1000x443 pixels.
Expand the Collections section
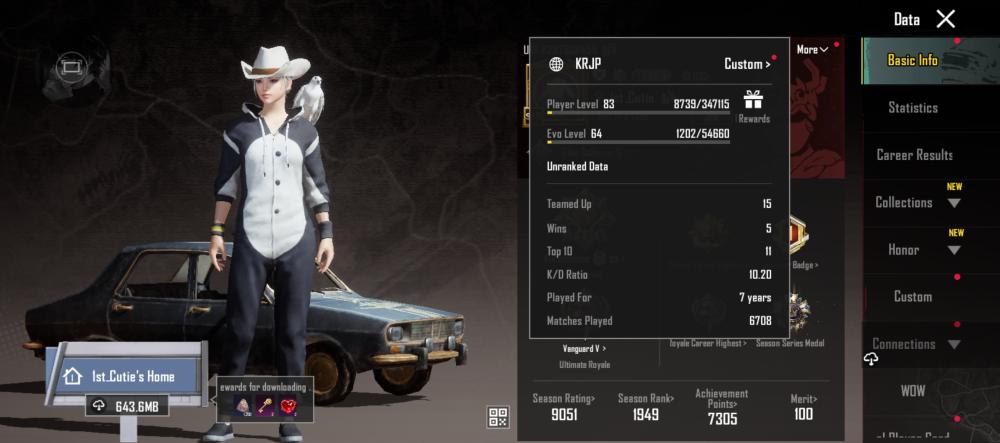915,202
